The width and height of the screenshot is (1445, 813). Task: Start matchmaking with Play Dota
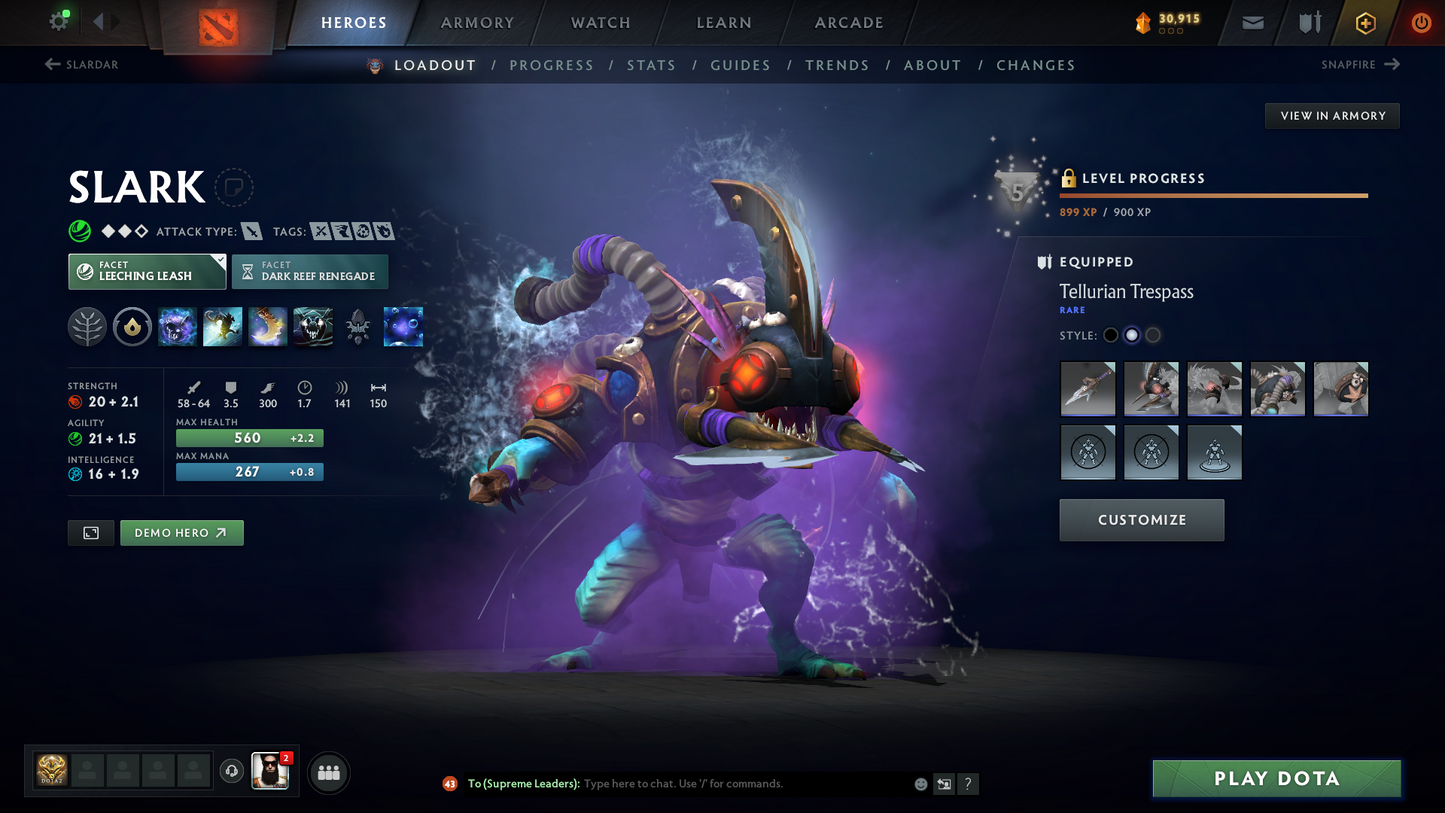(x=1276, y=779)
